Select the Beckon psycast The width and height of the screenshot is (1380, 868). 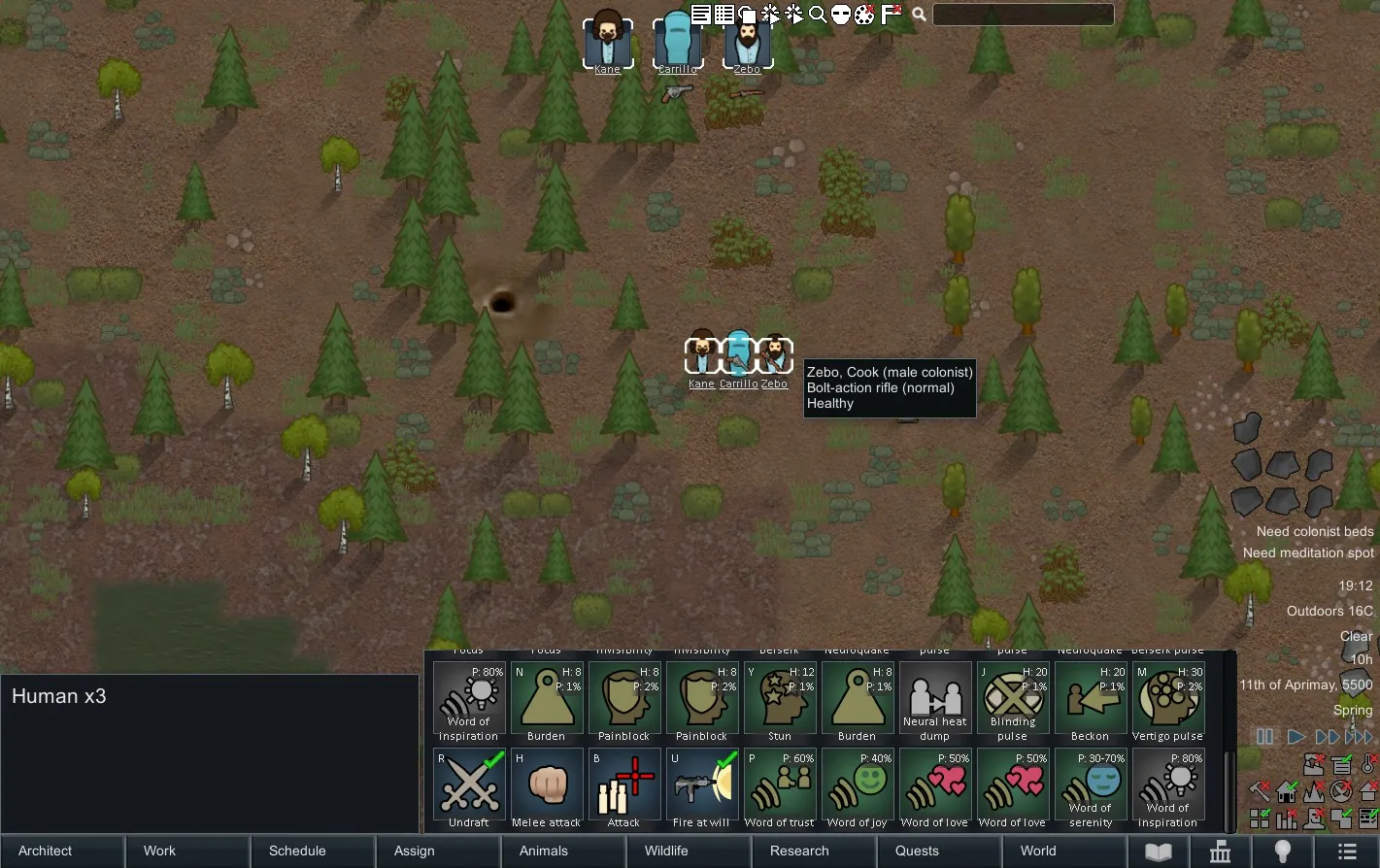(x=1091, y=697)
